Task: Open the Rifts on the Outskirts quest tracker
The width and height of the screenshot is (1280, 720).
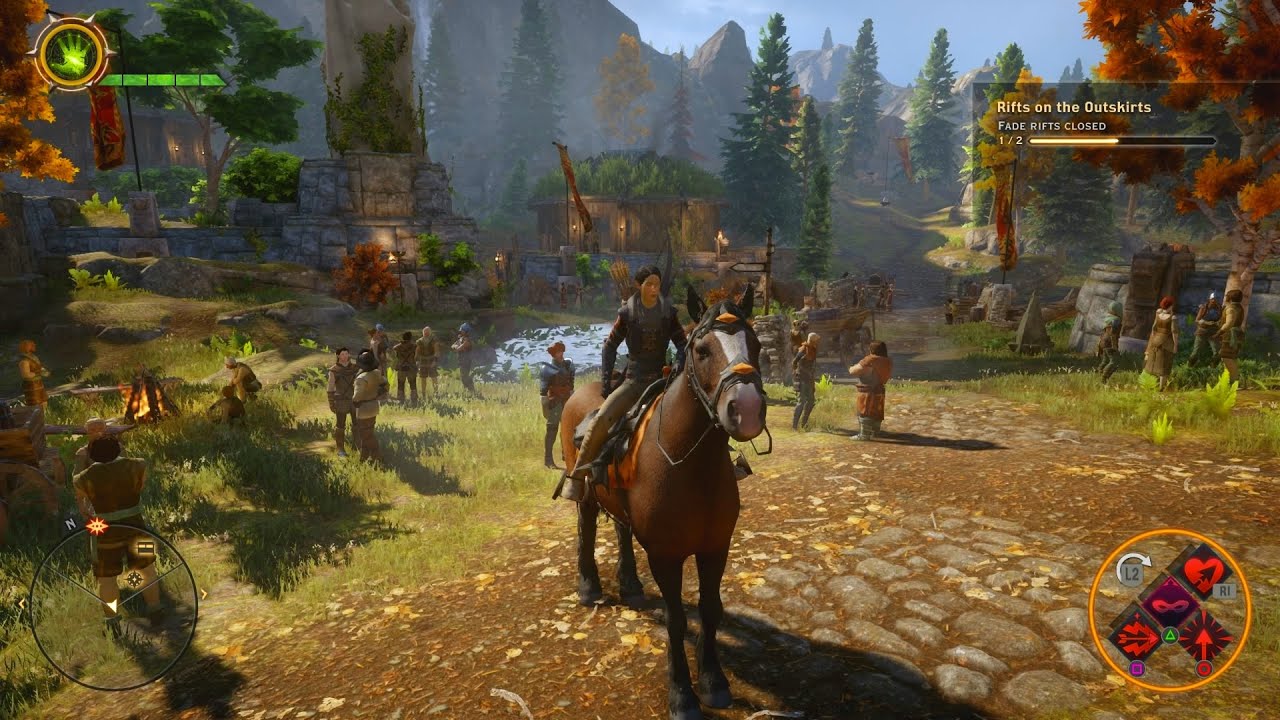Action: pyautogui.click(x=1074, y=107)
